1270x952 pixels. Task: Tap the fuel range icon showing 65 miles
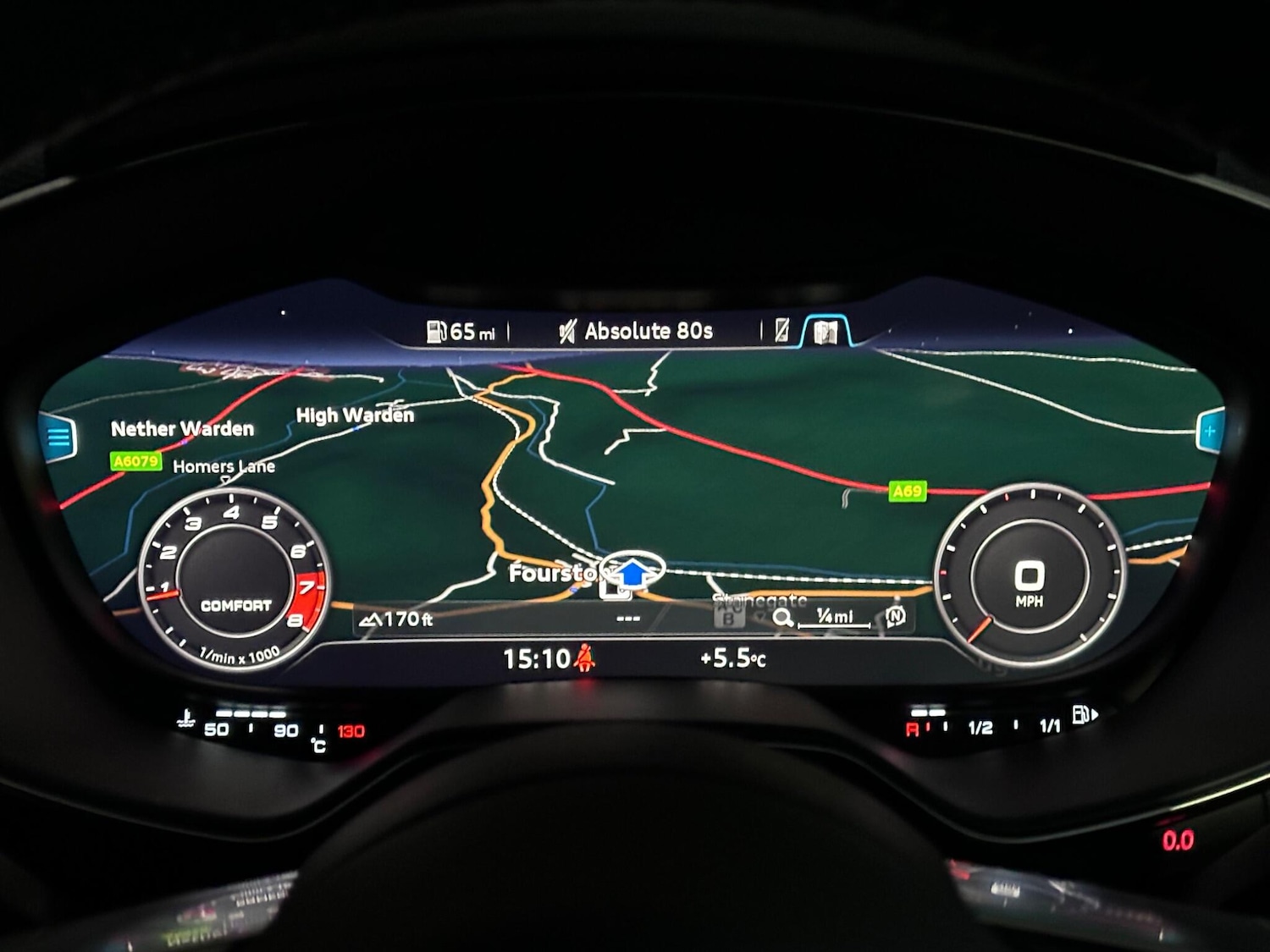click(437, 330)
